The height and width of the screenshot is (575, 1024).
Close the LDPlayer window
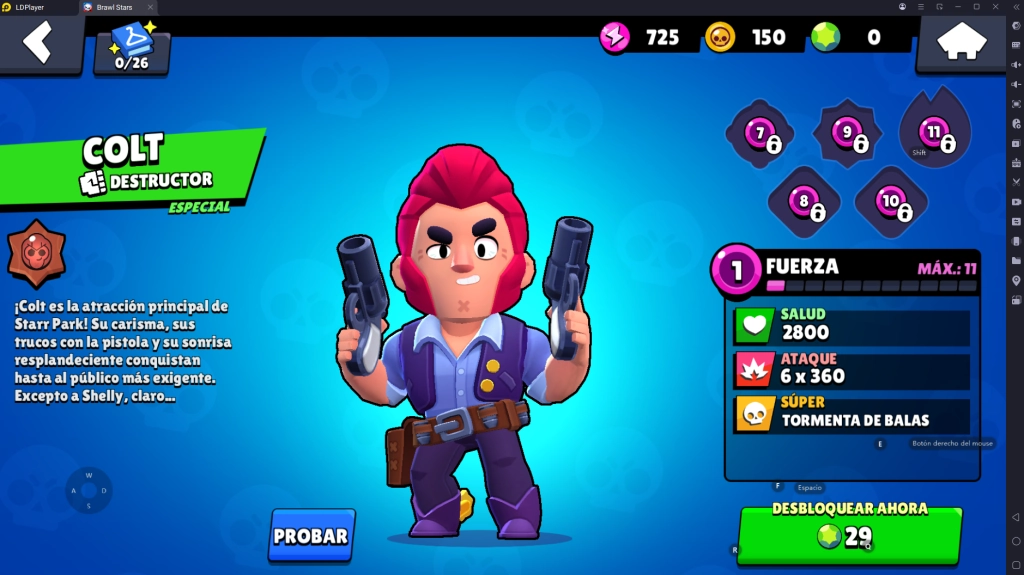1014,7
